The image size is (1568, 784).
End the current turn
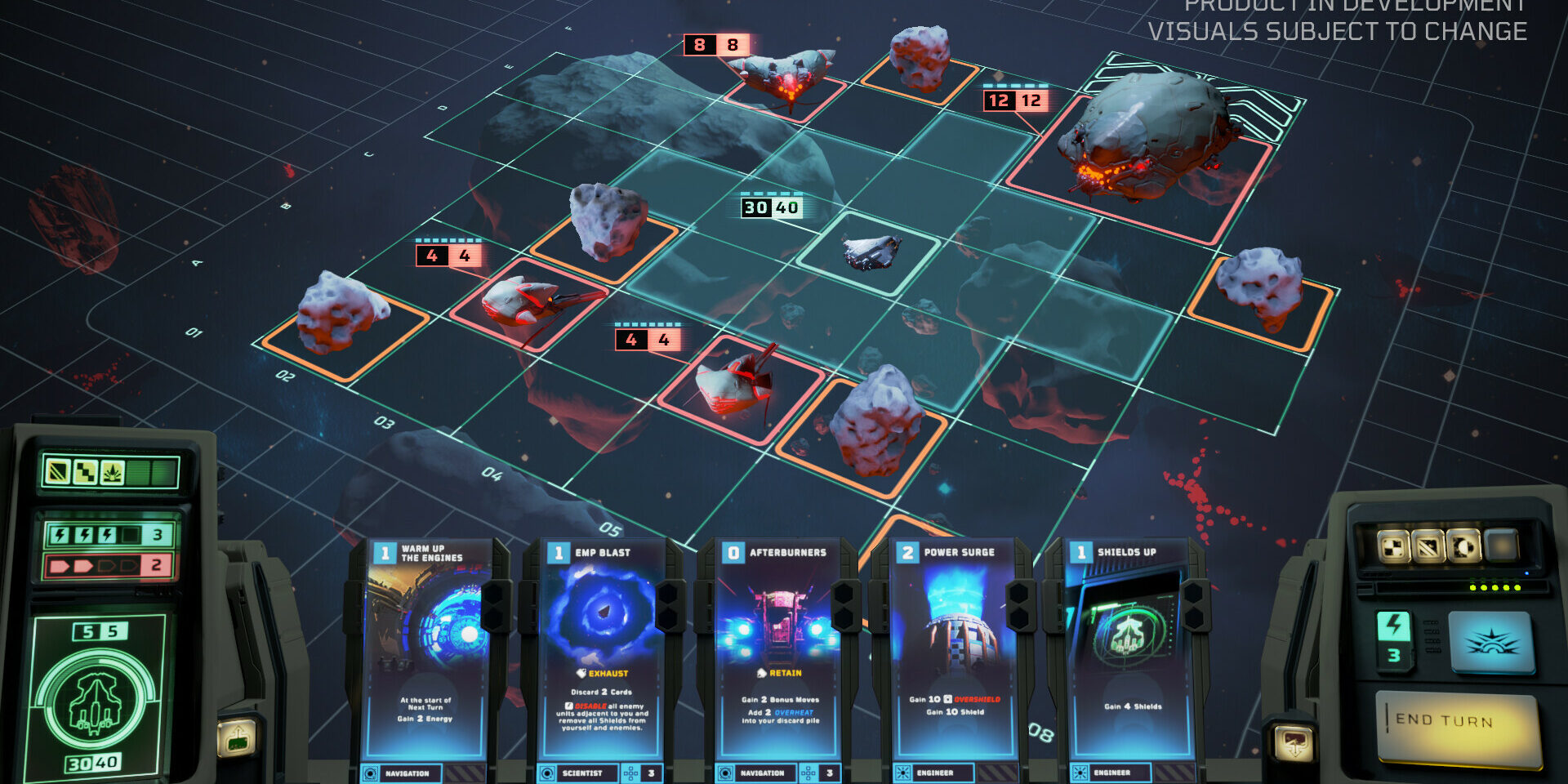1458,725
